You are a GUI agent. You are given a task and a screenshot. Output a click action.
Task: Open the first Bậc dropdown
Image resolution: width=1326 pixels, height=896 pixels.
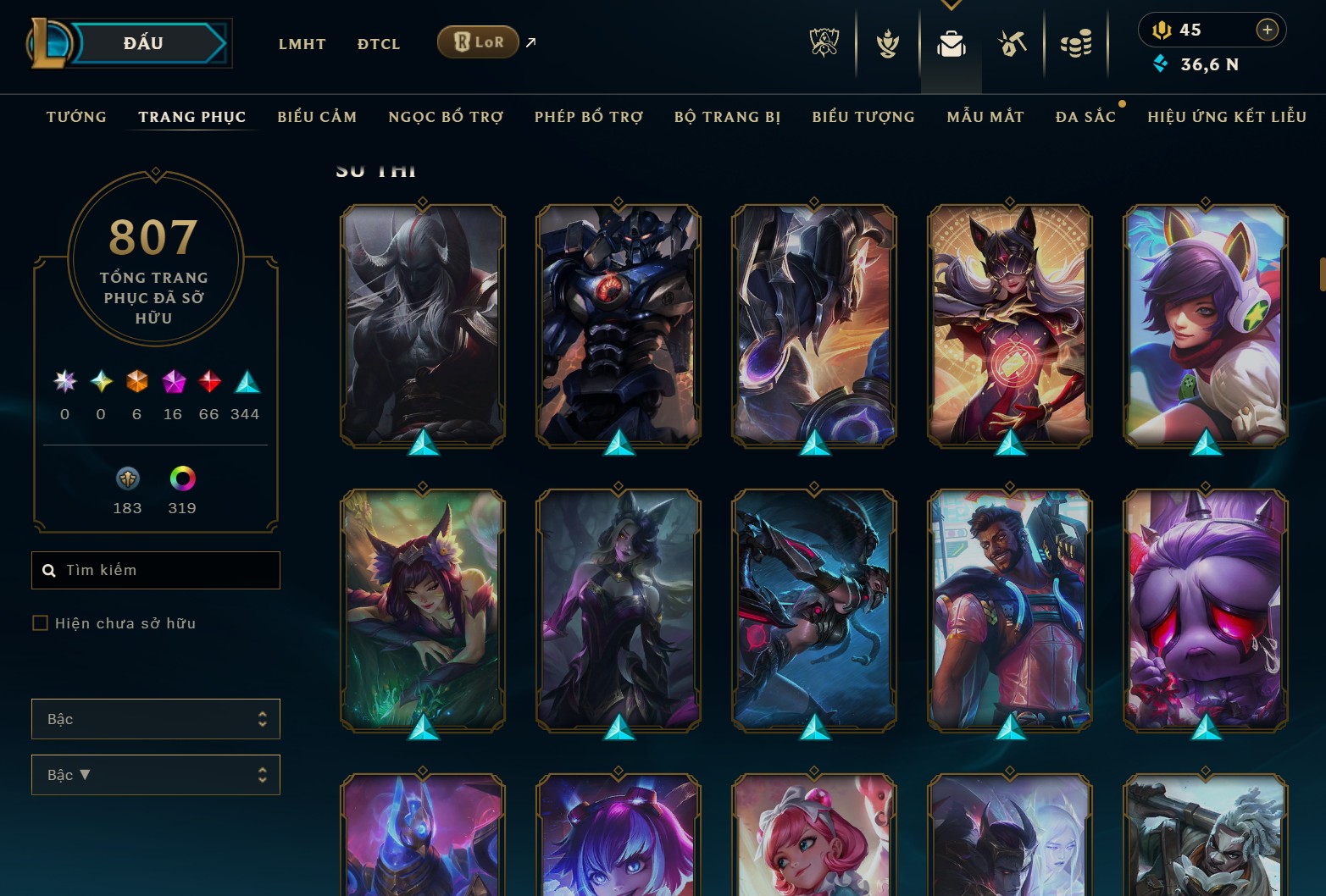pos(156,718)
